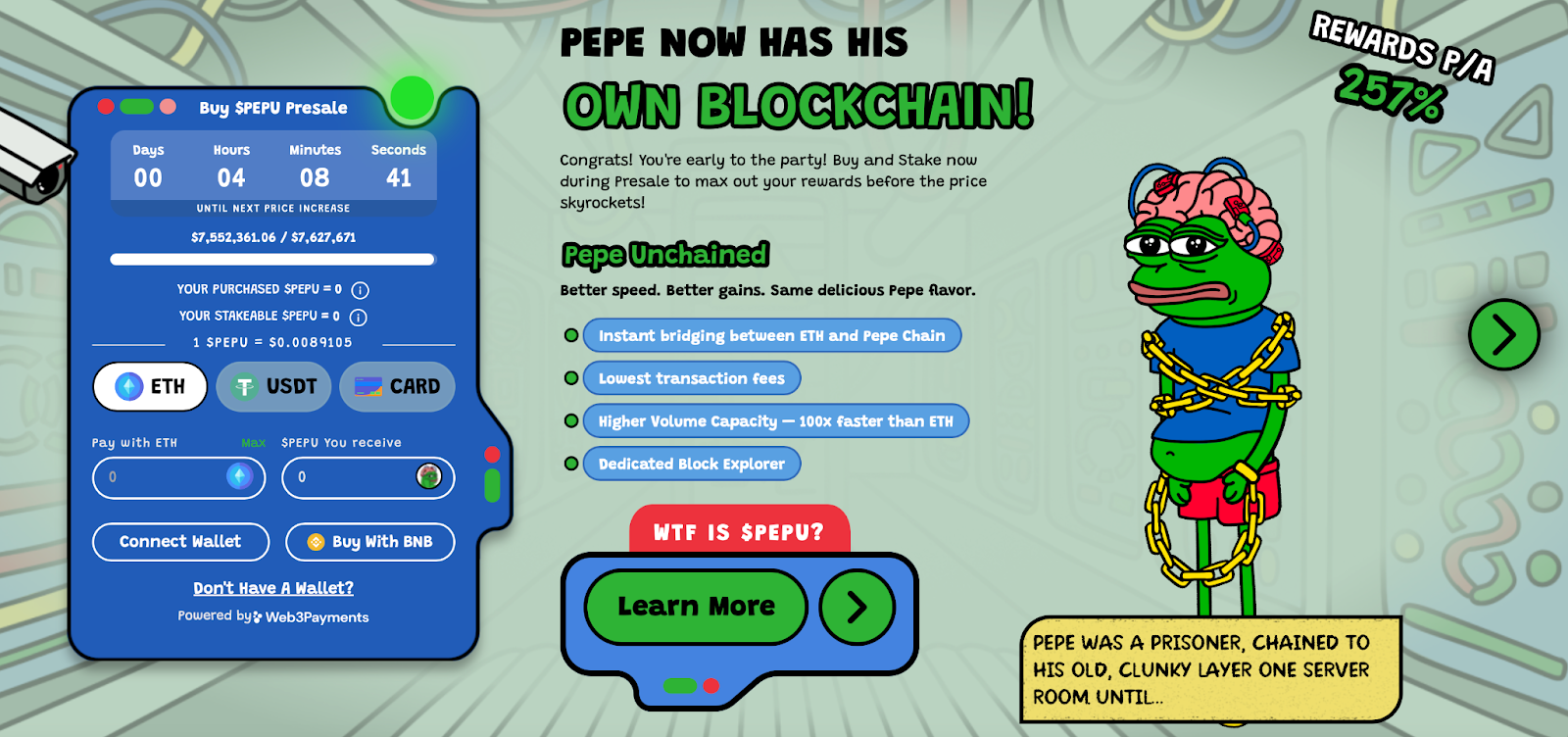1568x737 pixels.
Task: Expand the right-side carousel arrow
Action: [x=1502, y=333]
